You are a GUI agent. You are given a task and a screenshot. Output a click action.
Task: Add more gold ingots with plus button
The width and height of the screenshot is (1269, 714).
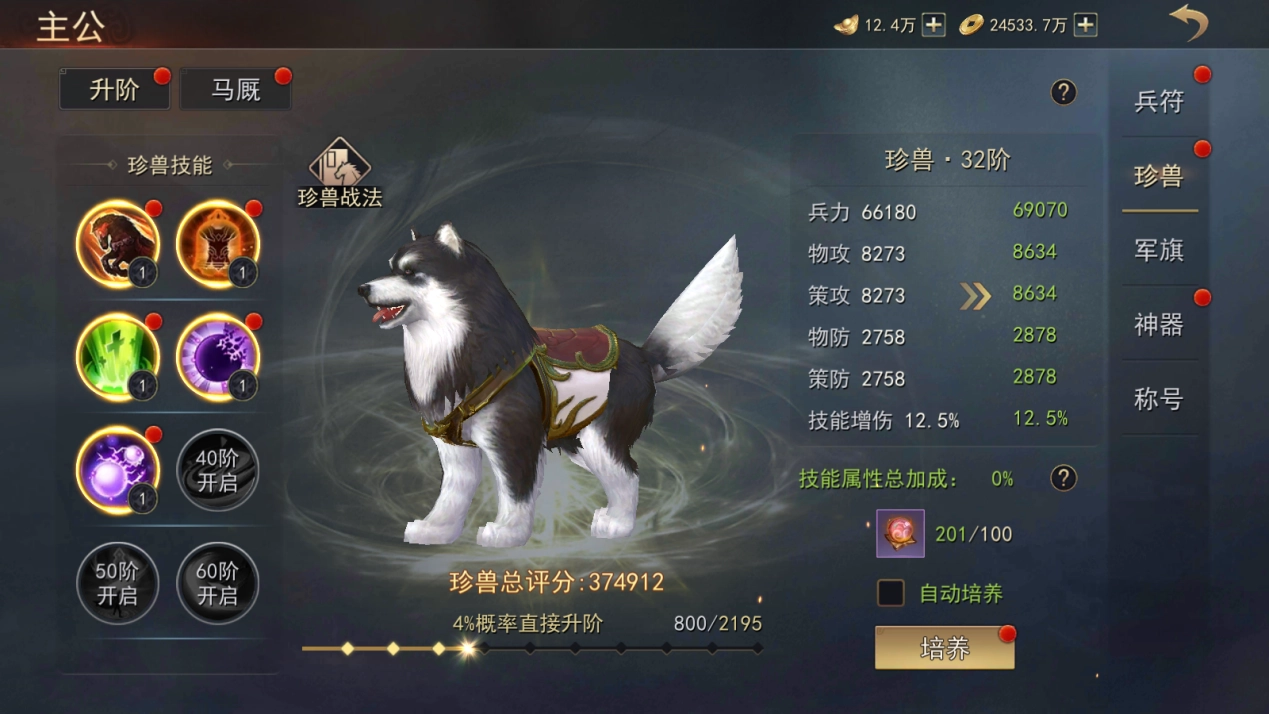coord(933,25)
